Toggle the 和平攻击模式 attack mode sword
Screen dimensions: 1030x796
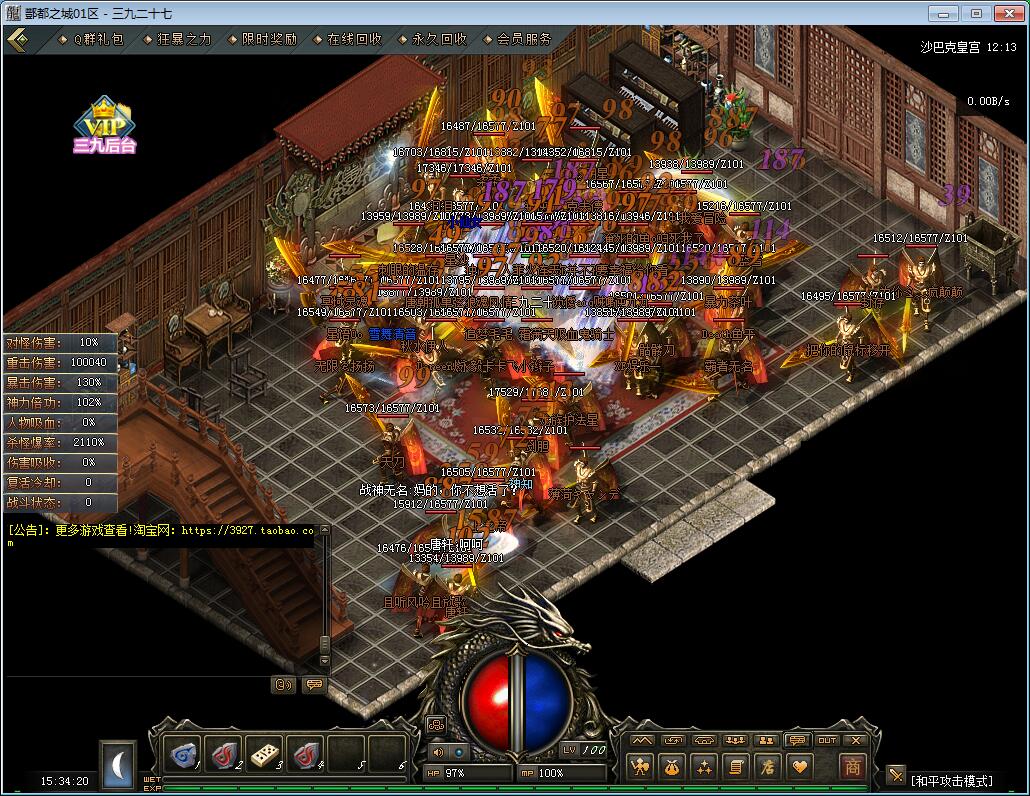[896, 776]
